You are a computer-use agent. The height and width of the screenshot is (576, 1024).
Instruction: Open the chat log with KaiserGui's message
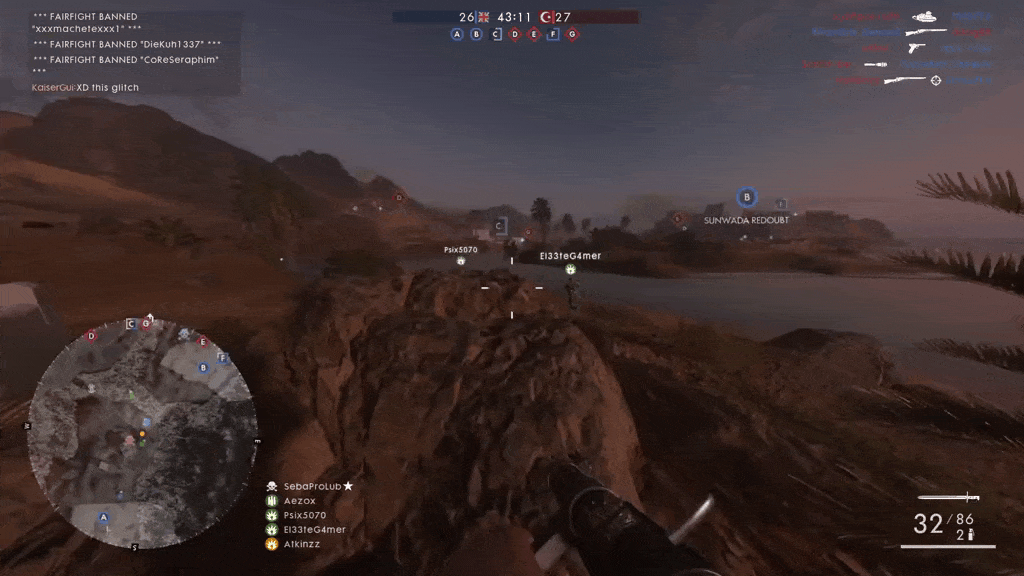pyautogui.click(x=85, y=88)
